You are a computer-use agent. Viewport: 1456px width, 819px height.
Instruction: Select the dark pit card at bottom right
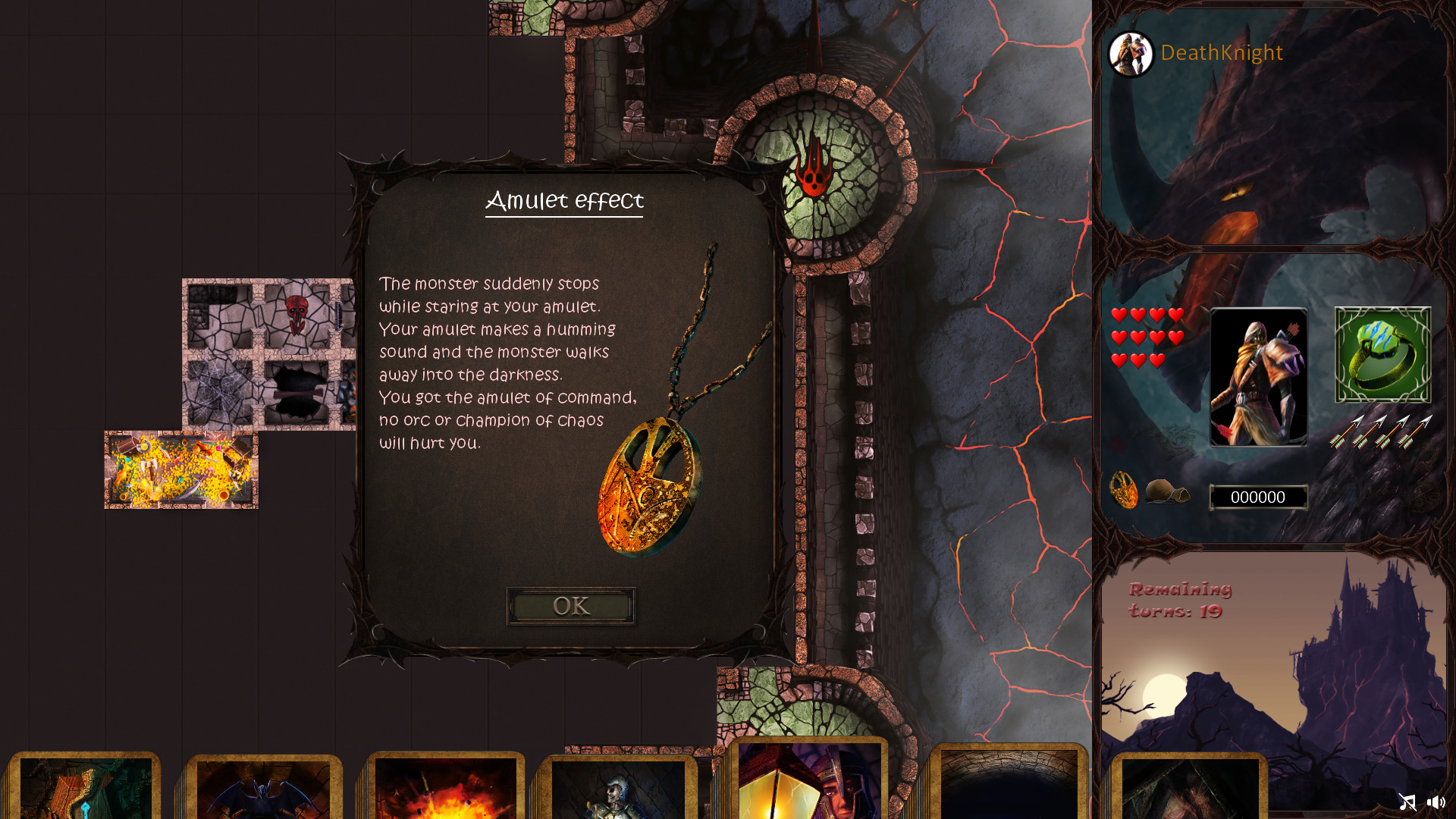click(1009, 789)
